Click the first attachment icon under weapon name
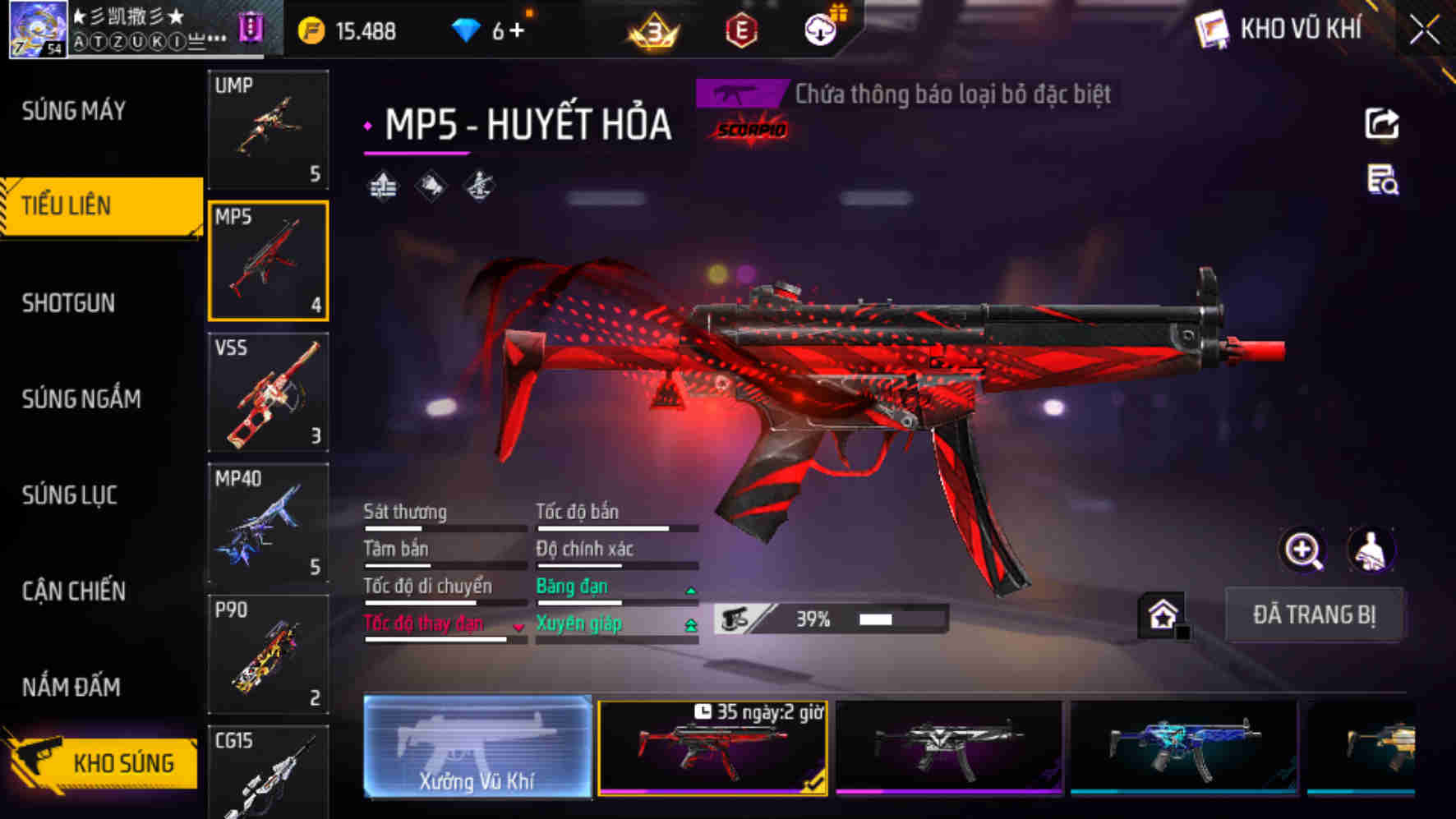The height and width of the screenshot is (819, 1456). tap(383, 186)
